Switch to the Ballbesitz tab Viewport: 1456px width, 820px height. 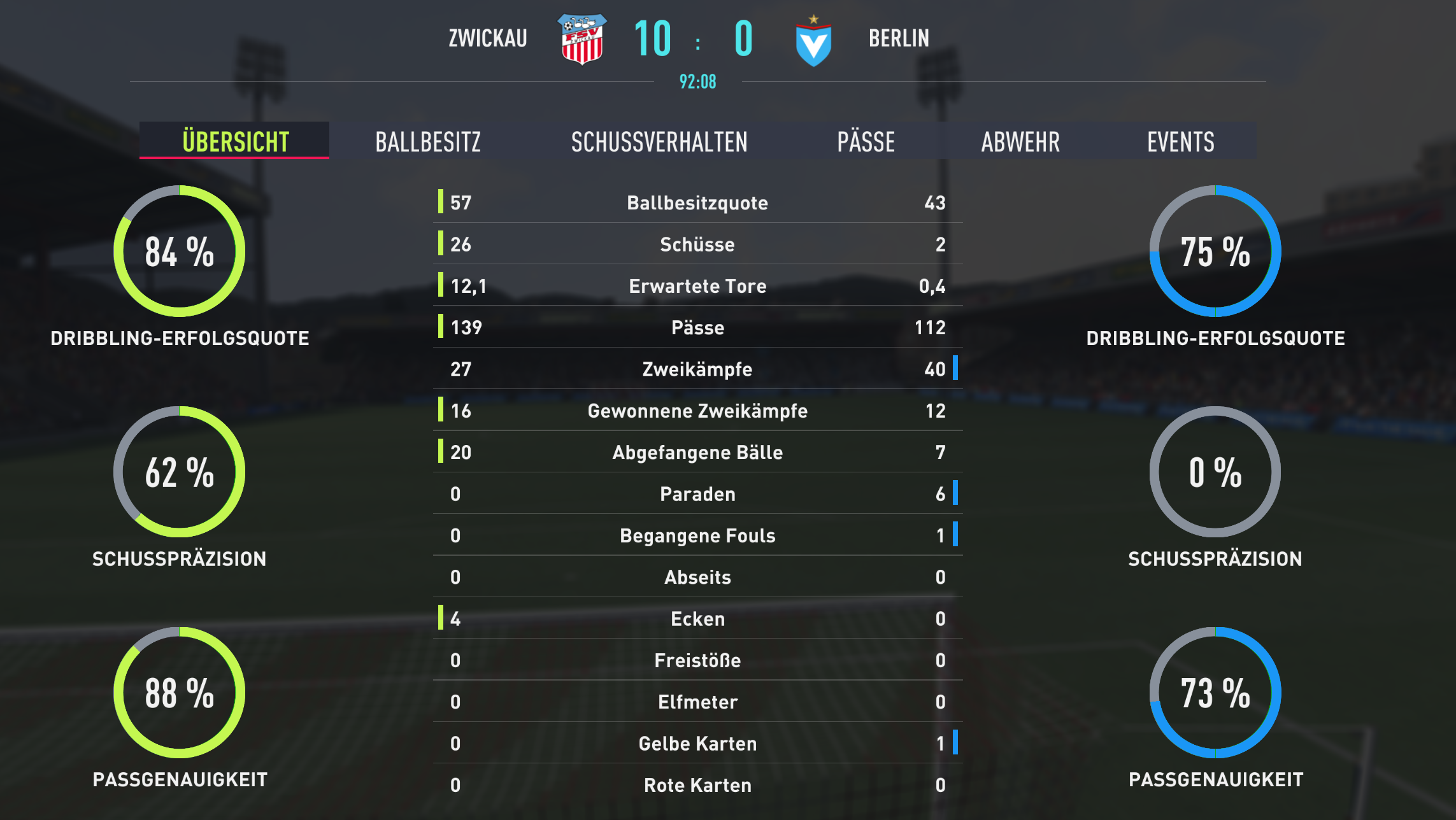coord(428,141)
